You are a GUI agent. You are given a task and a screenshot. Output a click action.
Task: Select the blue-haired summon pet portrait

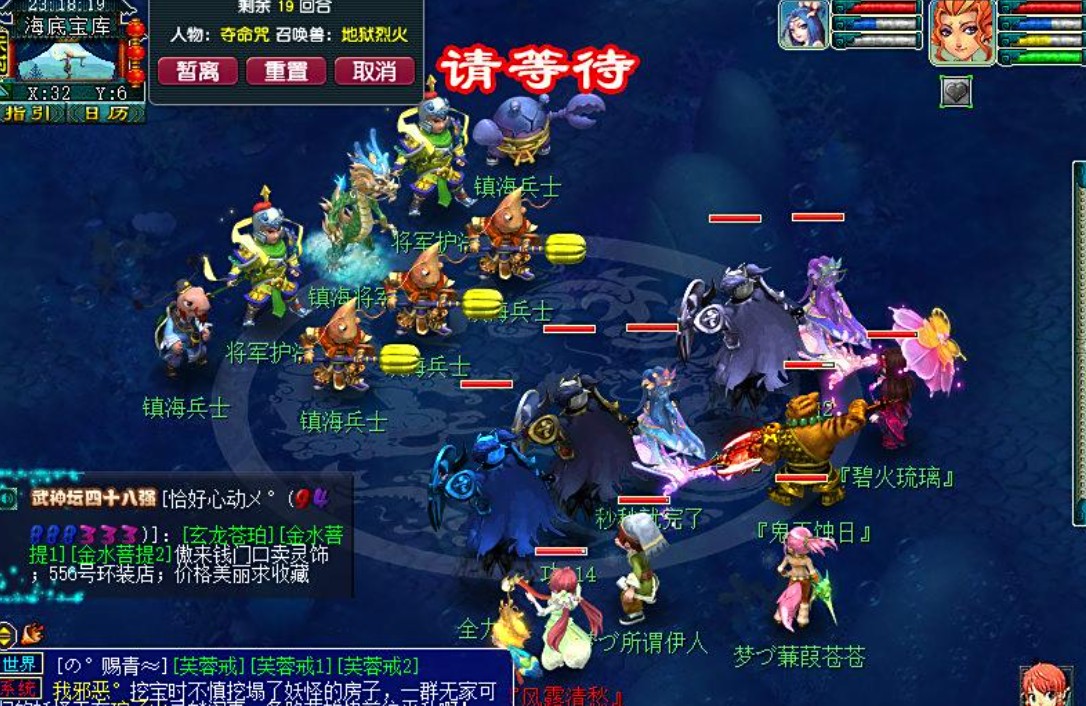click(804, 26)
